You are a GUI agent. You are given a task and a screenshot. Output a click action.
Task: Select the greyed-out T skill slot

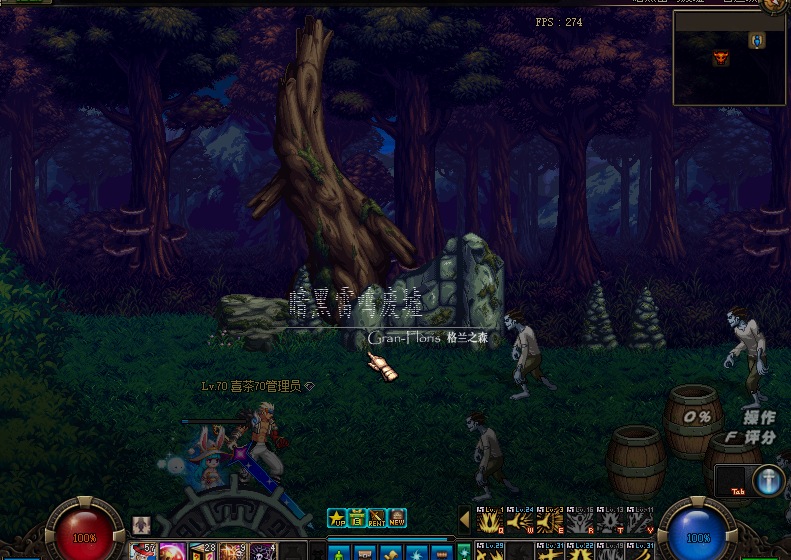pyautogui.click(x=610, y=521)
